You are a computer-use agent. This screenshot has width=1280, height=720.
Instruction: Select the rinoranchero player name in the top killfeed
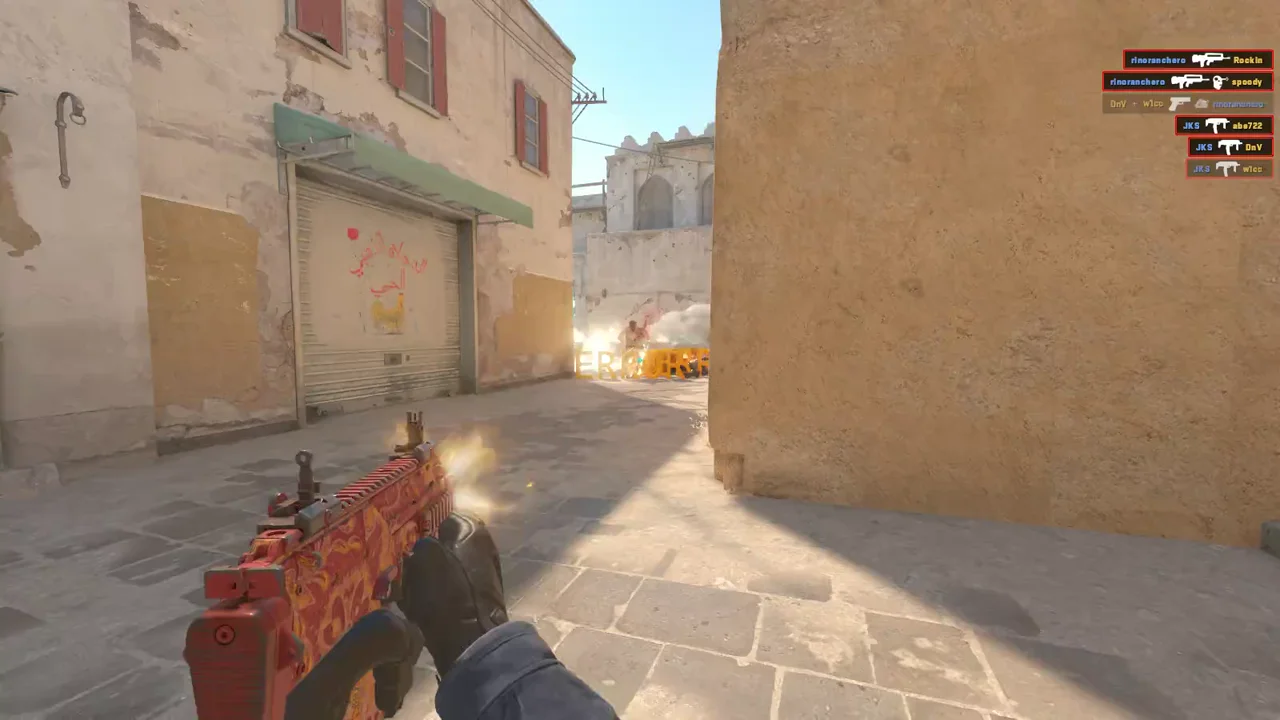1157,60
